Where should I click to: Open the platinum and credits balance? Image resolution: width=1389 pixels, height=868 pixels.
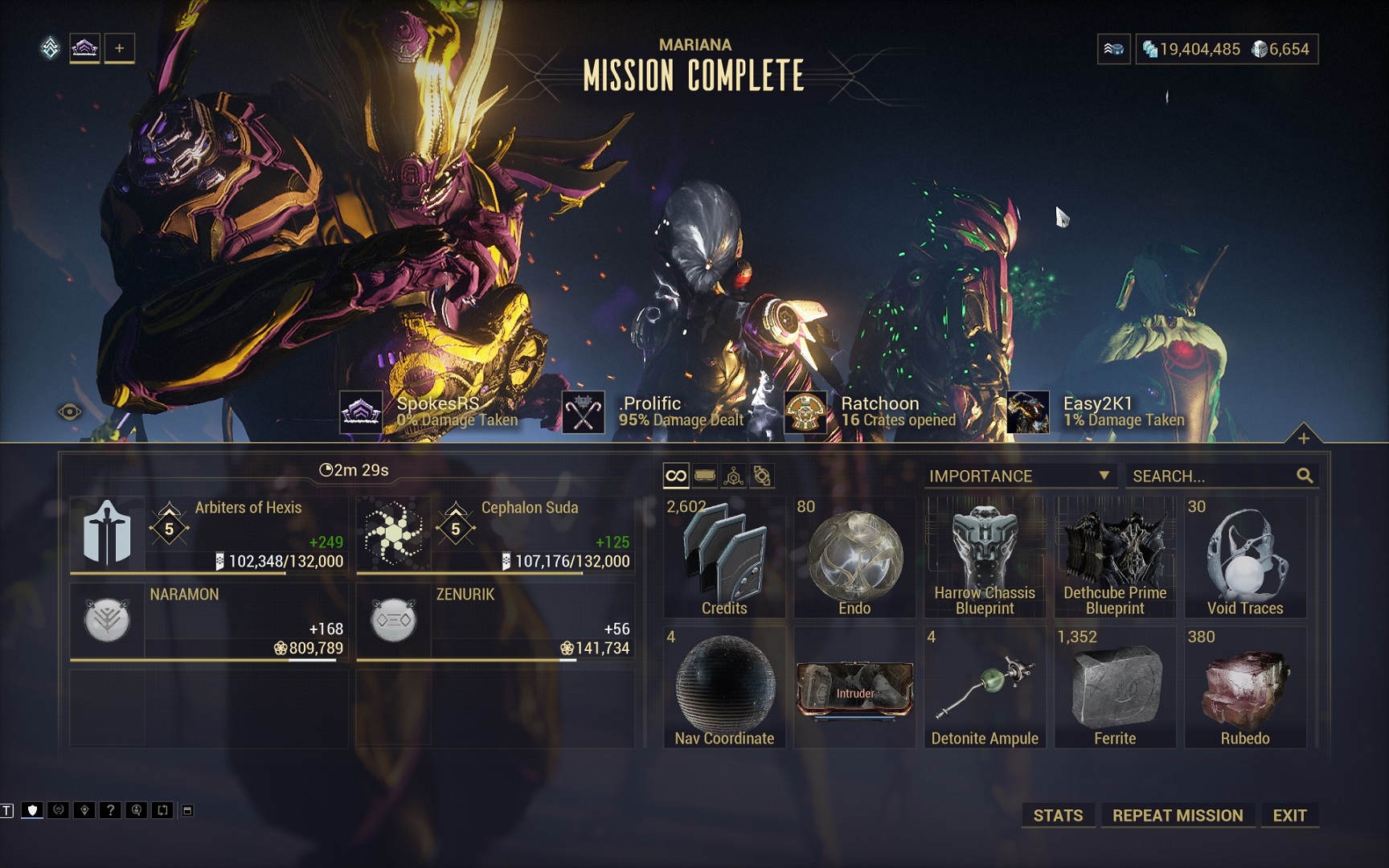(1226, 49)
